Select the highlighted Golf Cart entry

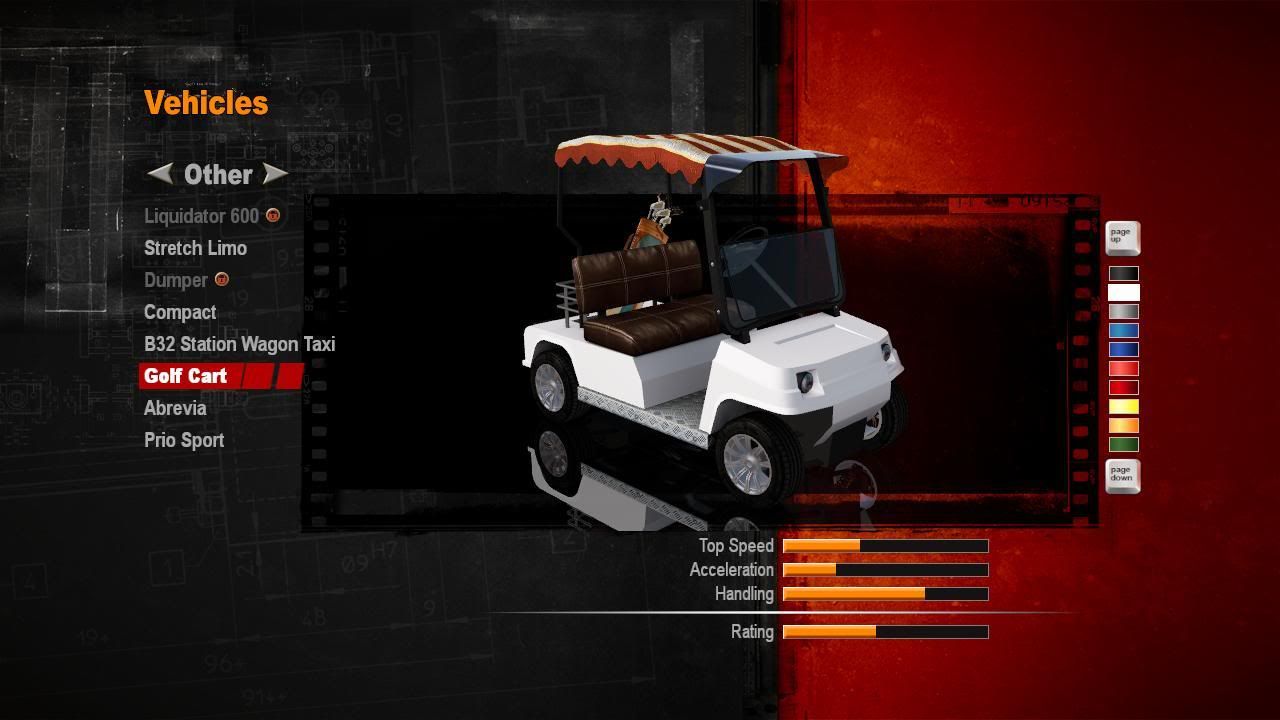coord(186,376)
